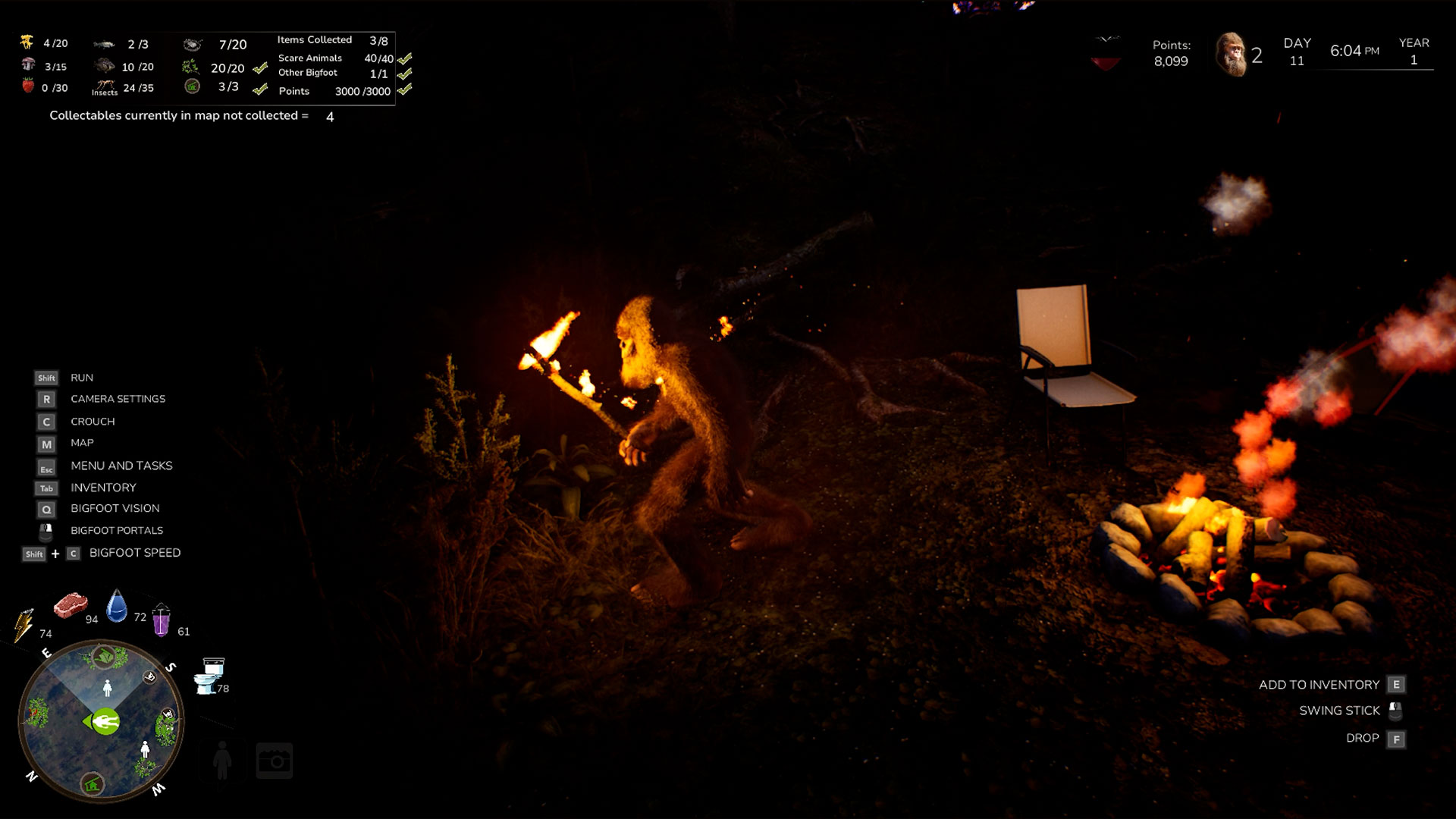Select the green tent marker on minimap
Image resolution: width=1456 pixels, height=819 pixels.
[103, 656]
